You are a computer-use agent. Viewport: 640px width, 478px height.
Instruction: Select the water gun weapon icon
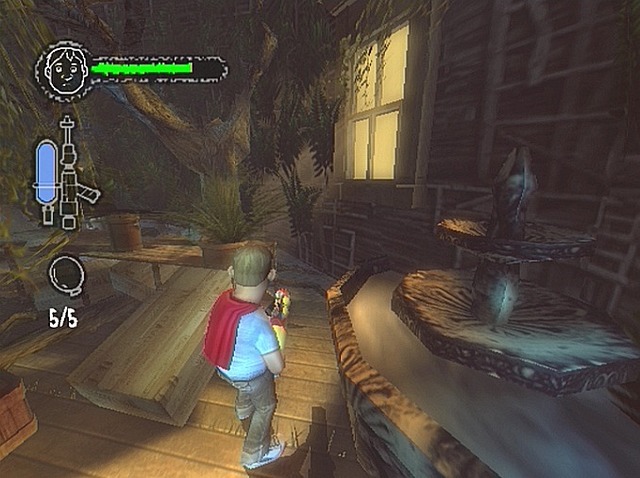pos(73,173)
